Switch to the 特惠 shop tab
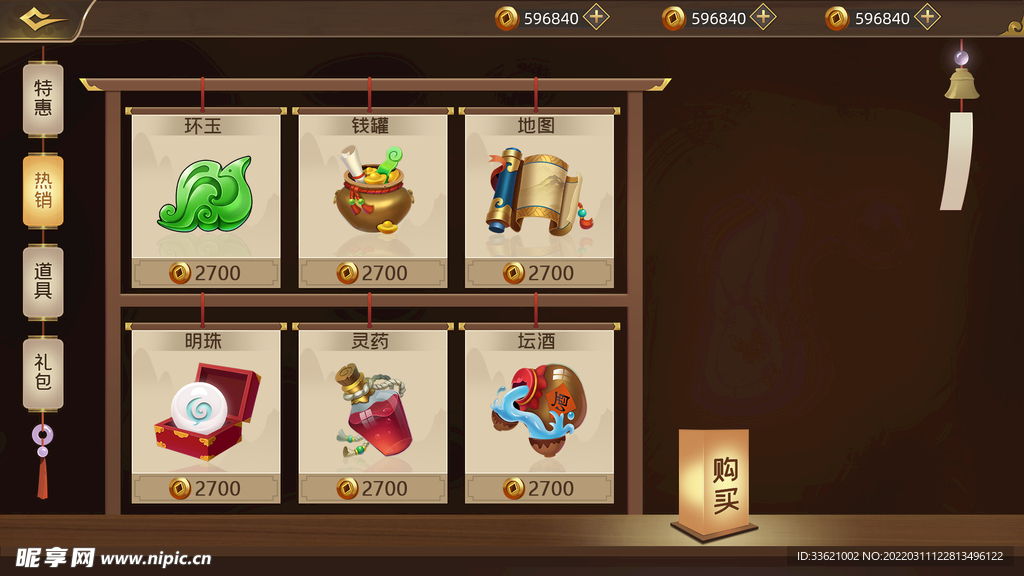This screenshot has width=1024, height=576. (43, 99)
